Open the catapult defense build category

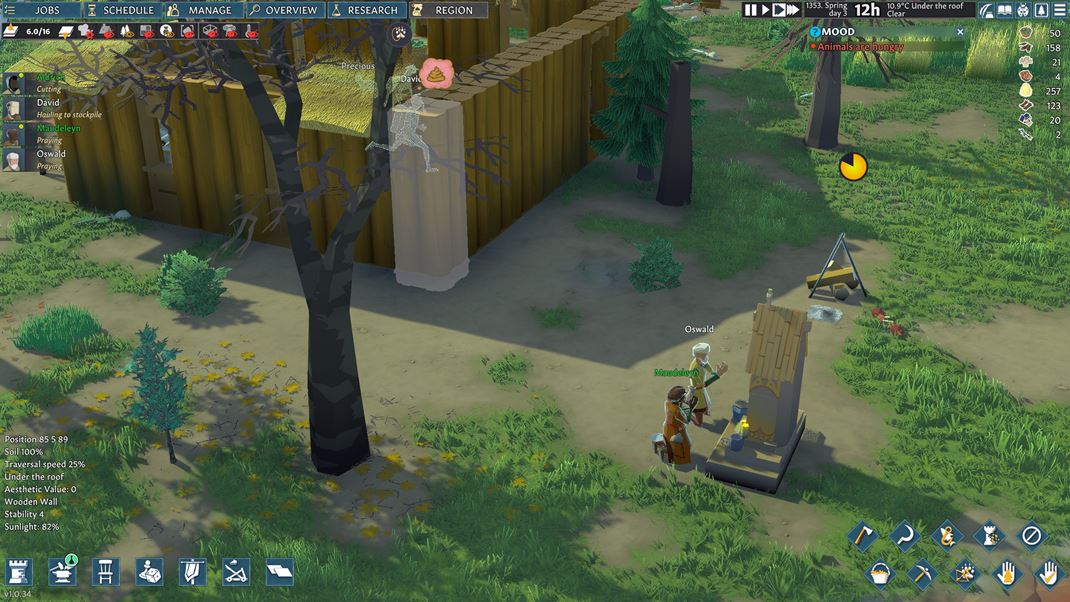pos(236,571)
